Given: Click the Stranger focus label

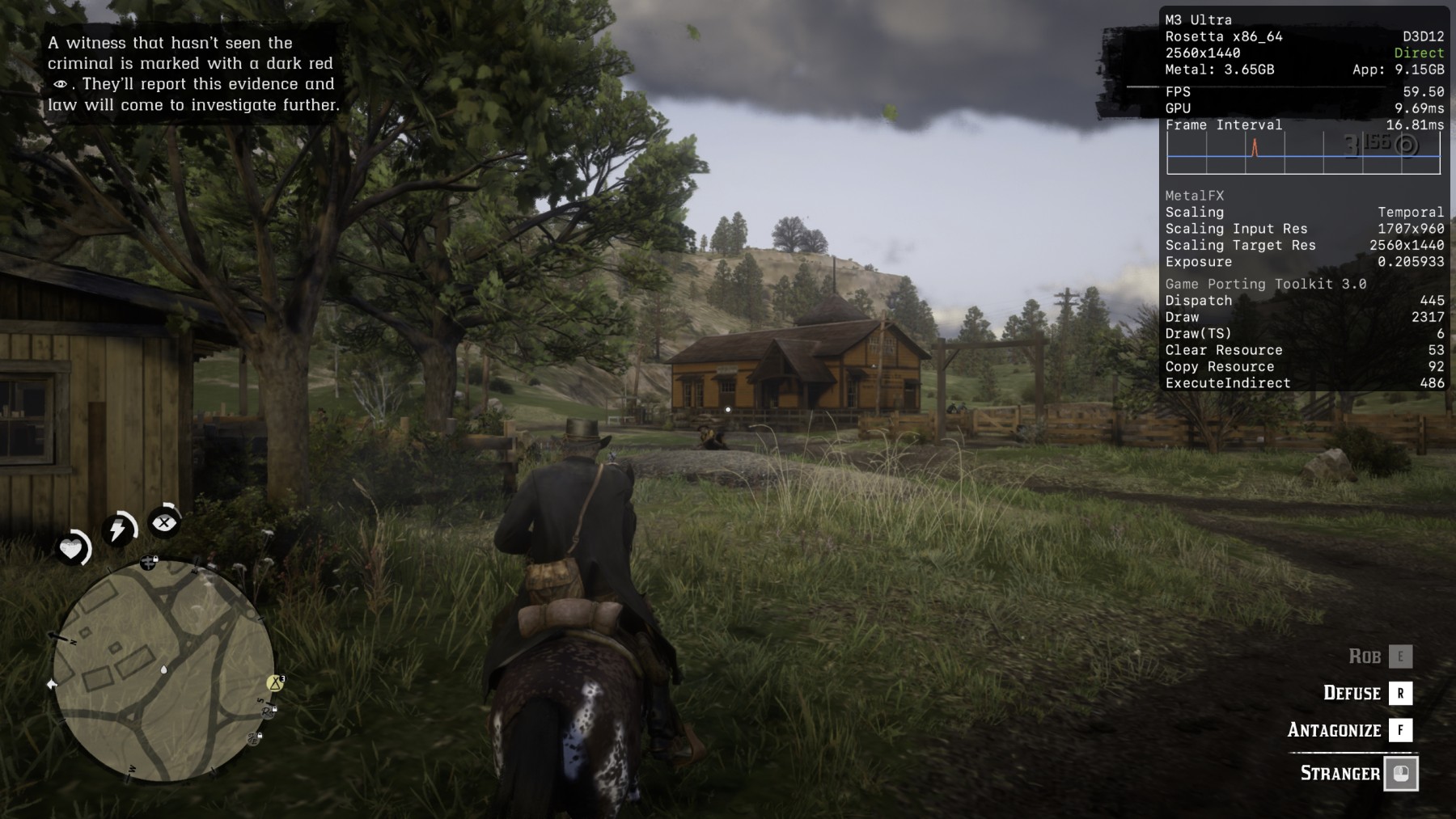Looking at the screenshot, I should pyautogui.click(x=1340, y=773).
